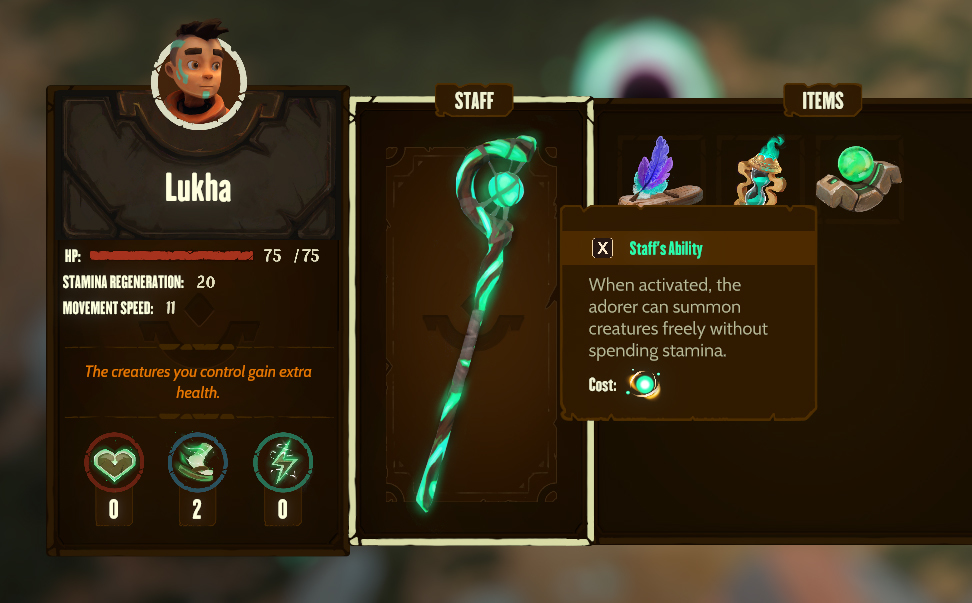Click the heart health stat icon
This screenshot has width=972, height=603.
(113, 462)
